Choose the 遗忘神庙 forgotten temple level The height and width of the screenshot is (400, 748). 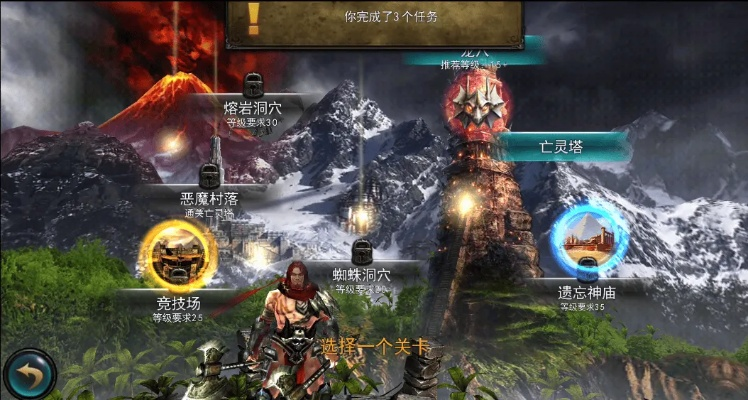click(588, 243)
